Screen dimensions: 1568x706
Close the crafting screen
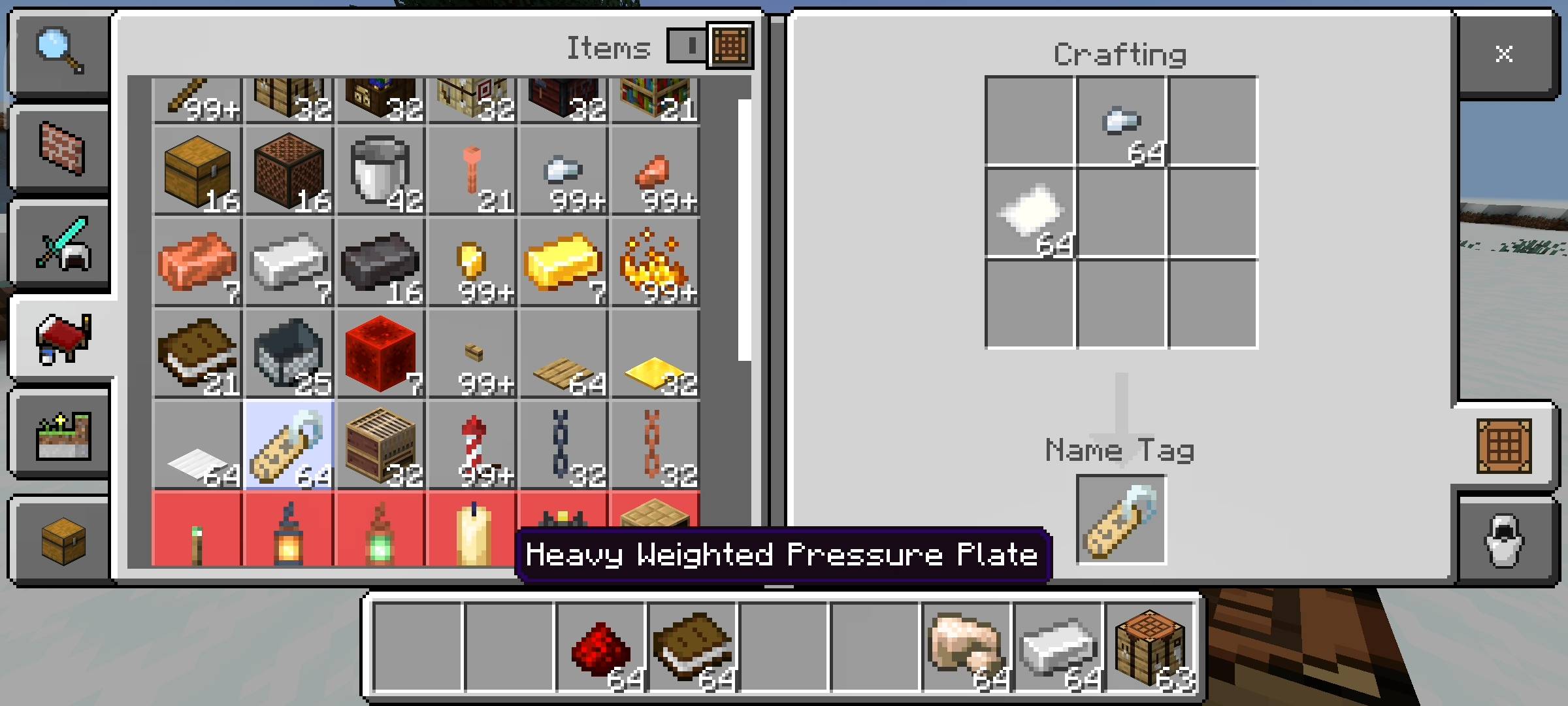click(1504, 54)
